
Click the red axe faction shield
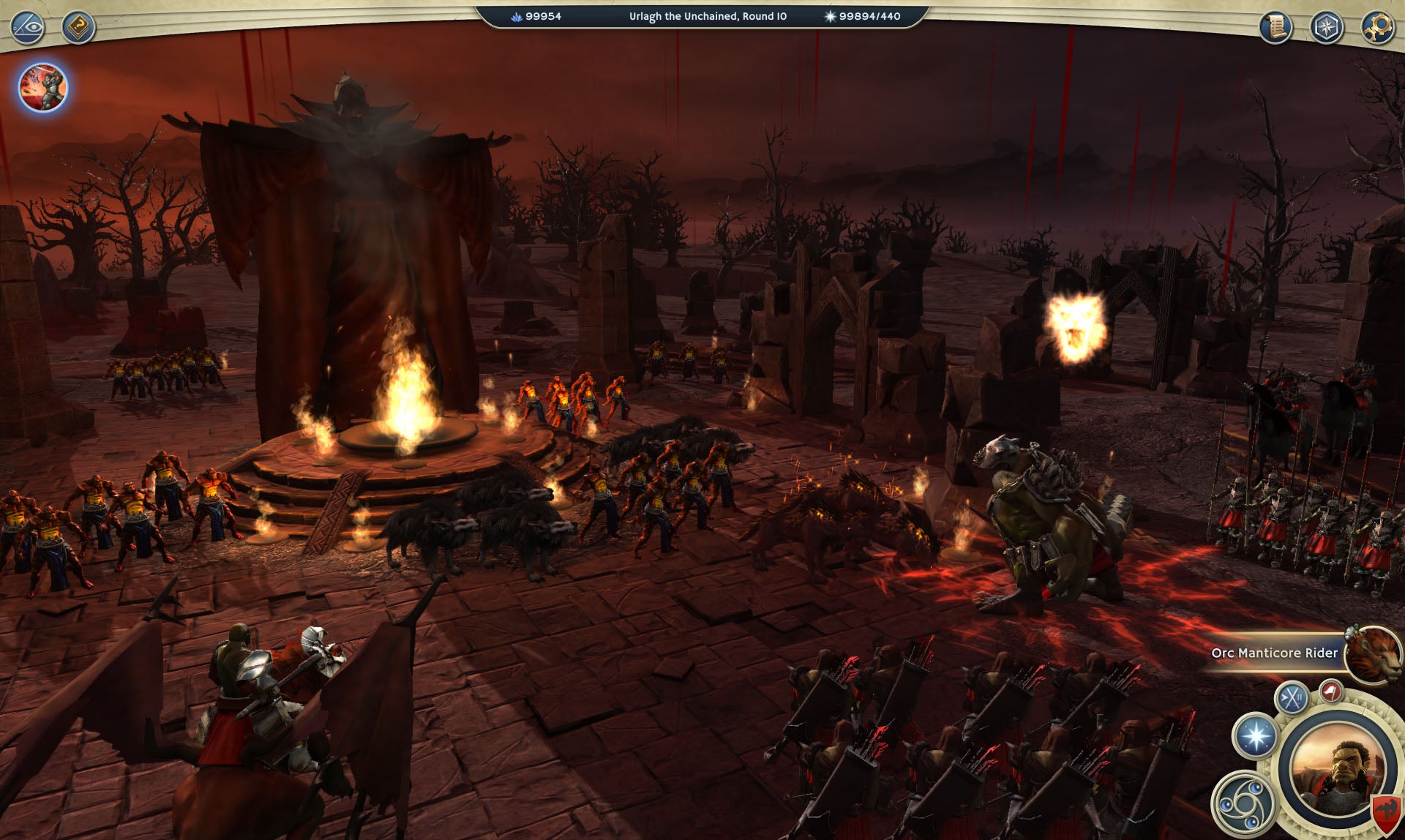coord(1384,812)
